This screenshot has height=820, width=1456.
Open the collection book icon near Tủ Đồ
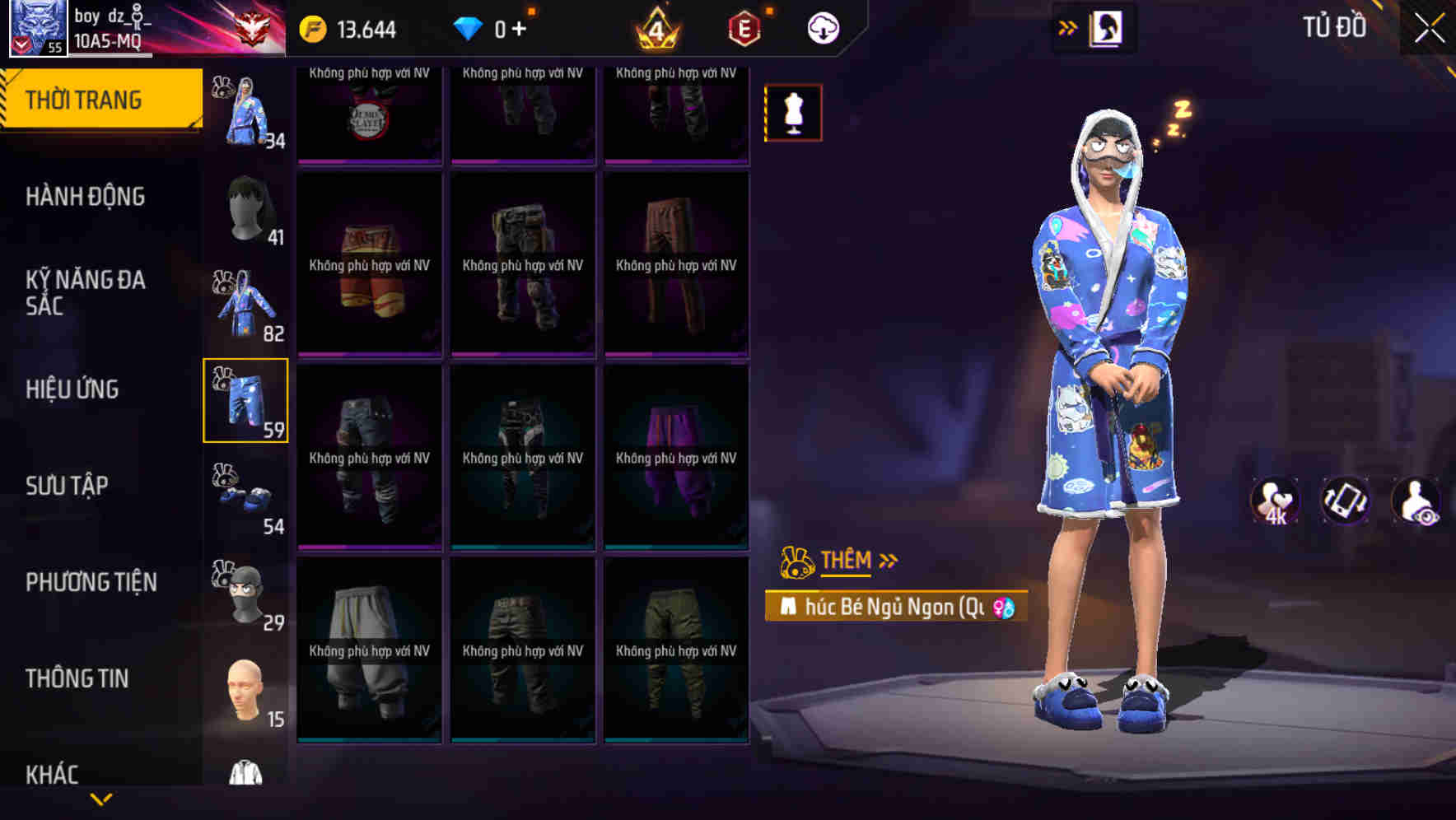[1104, 27]
